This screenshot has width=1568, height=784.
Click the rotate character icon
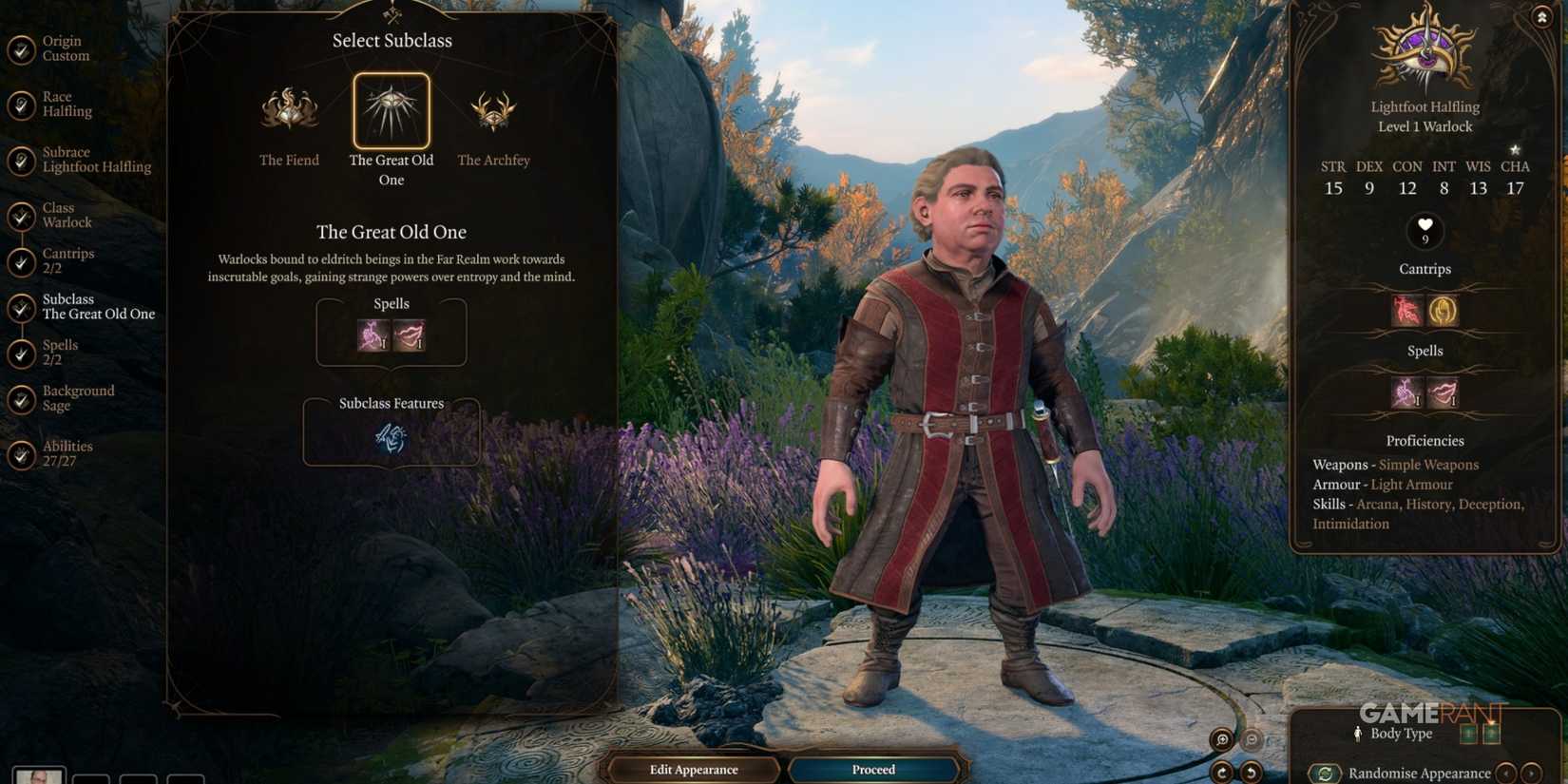tap(1221, 772)
